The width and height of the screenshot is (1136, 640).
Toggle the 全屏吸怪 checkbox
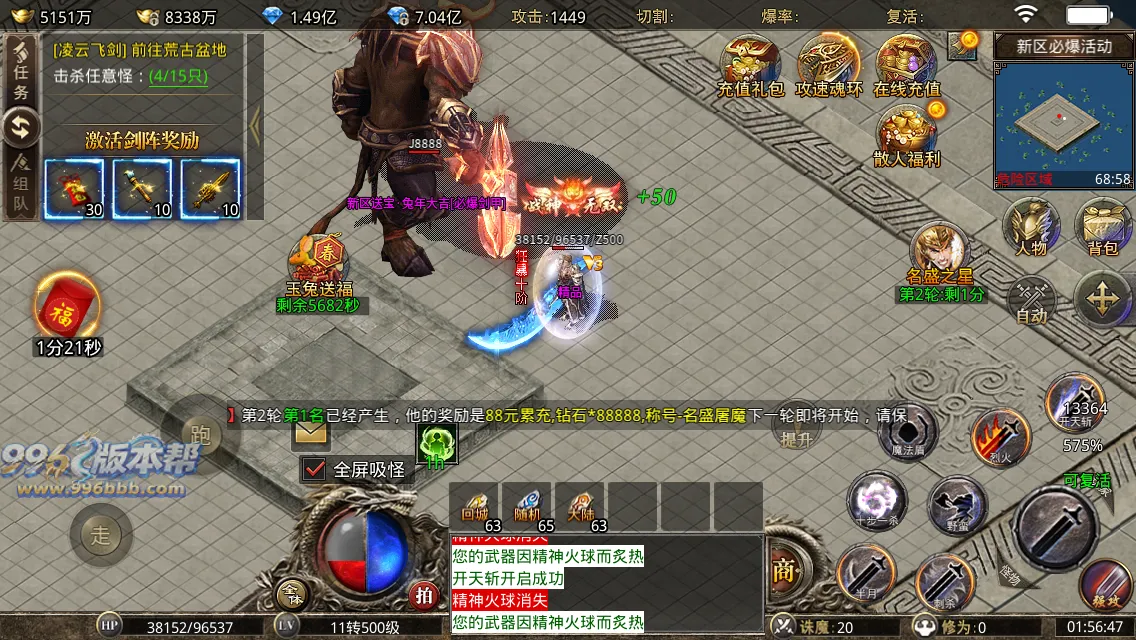click(315, 468)
